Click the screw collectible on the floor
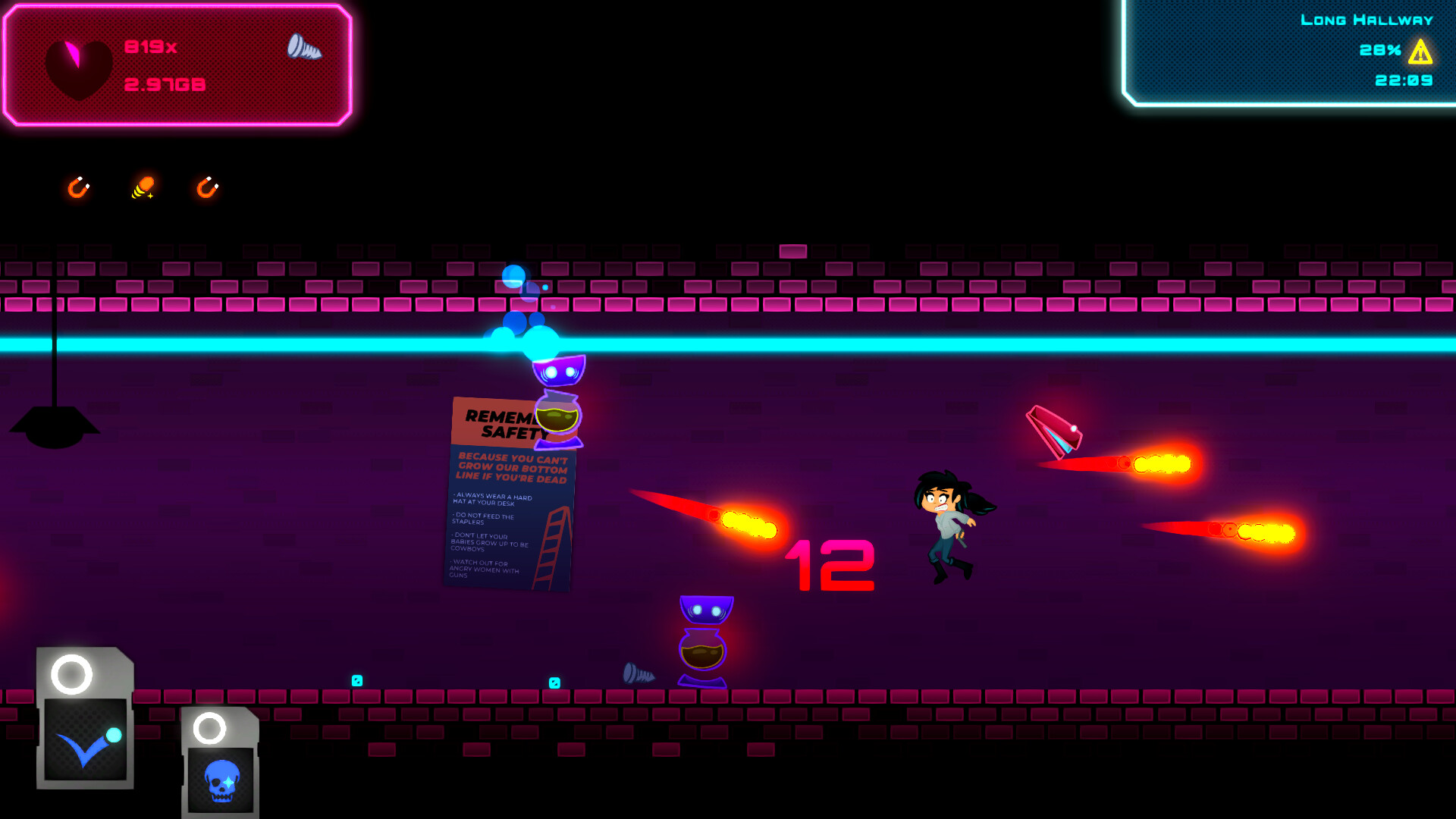The image size is (1456, 819). [x=639, y=673]
